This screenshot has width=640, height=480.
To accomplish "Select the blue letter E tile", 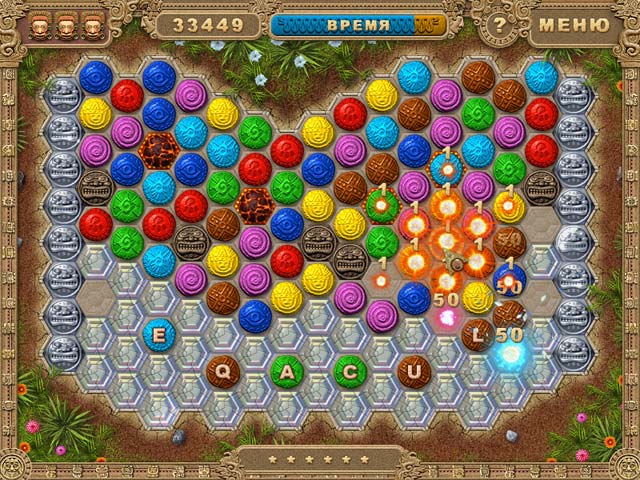I will click(x=158, y=335).
